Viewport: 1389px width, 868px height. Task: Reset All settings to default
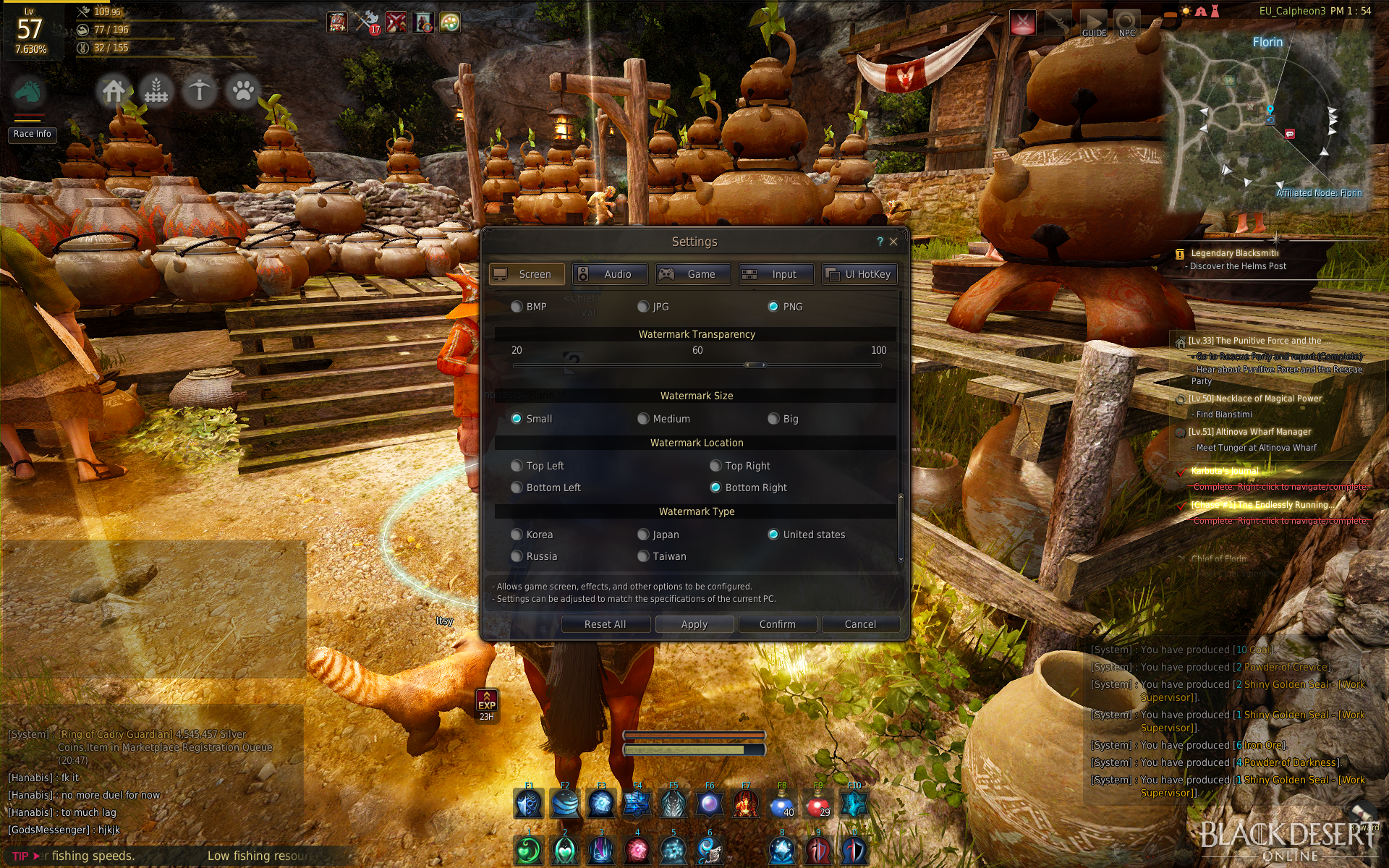(606, 624)
